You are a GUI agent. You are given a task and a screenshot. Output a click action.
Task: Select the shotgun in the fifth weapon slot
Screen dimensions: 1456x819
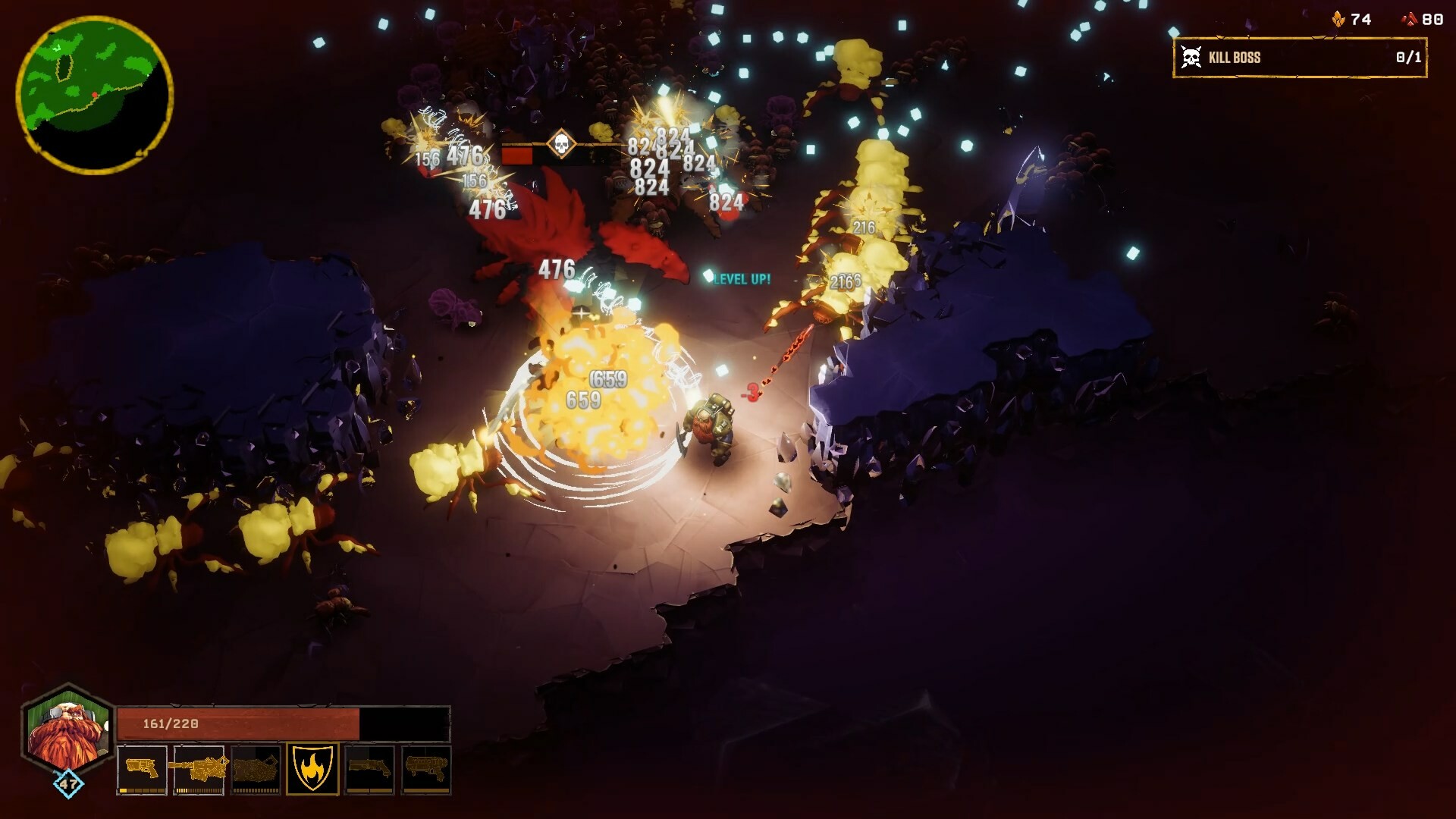click(x=371, y=769)
